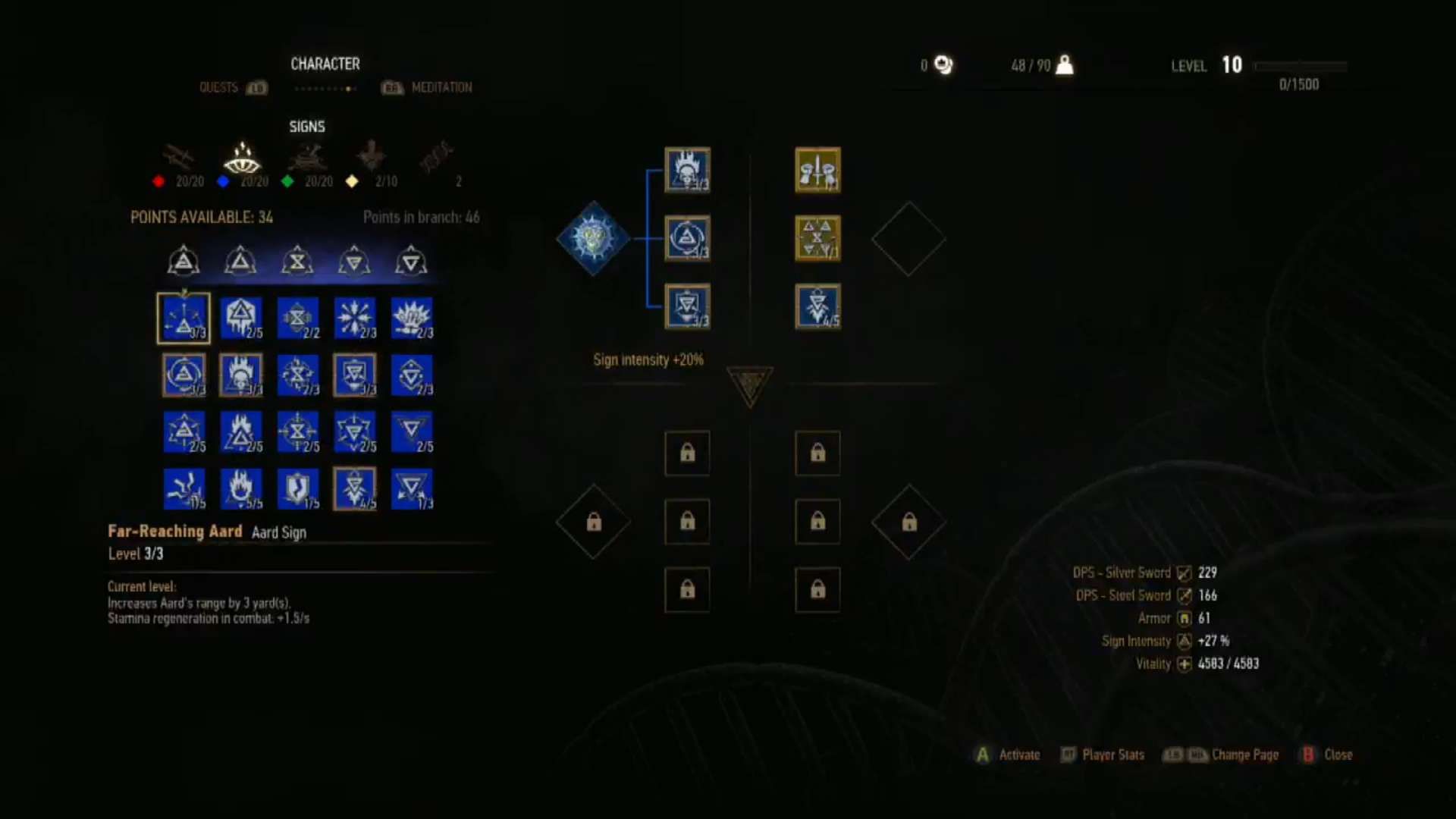Open Player Stats
Viewport: 1456px width, 819px height.
[1112, 755]
